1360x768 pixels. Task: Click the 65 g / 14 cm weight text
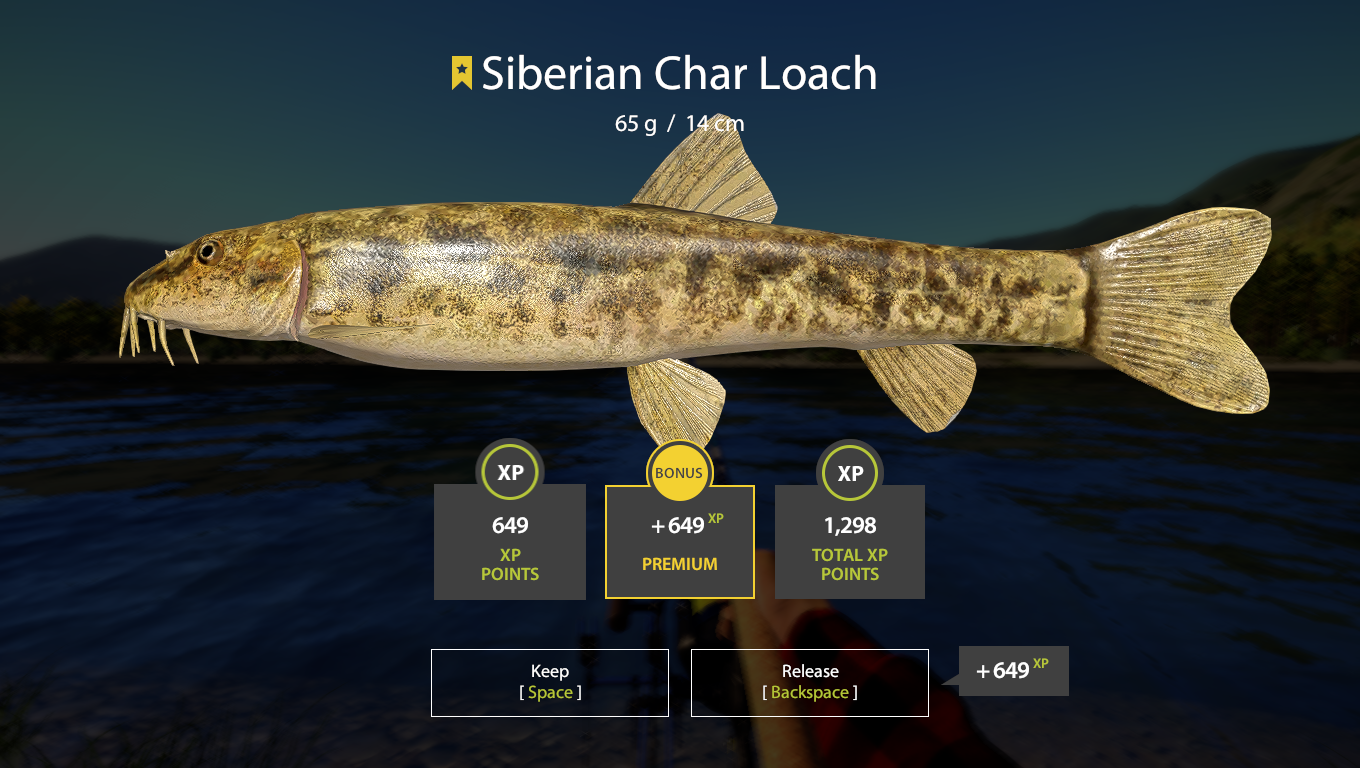coord(680,123)
